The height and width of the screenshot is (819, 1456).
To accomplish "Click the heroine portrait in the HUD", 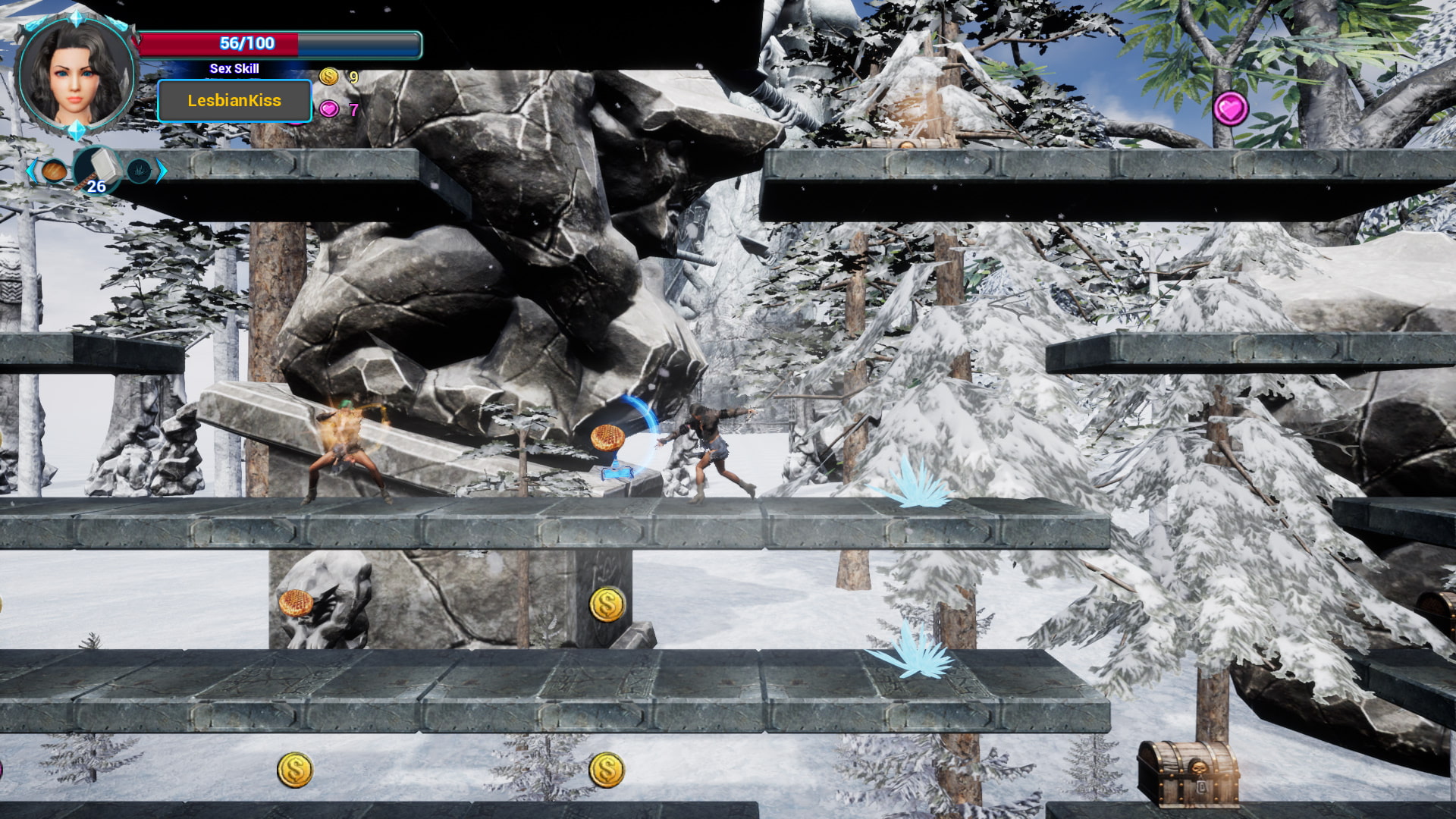I will (x=75, y=76).
